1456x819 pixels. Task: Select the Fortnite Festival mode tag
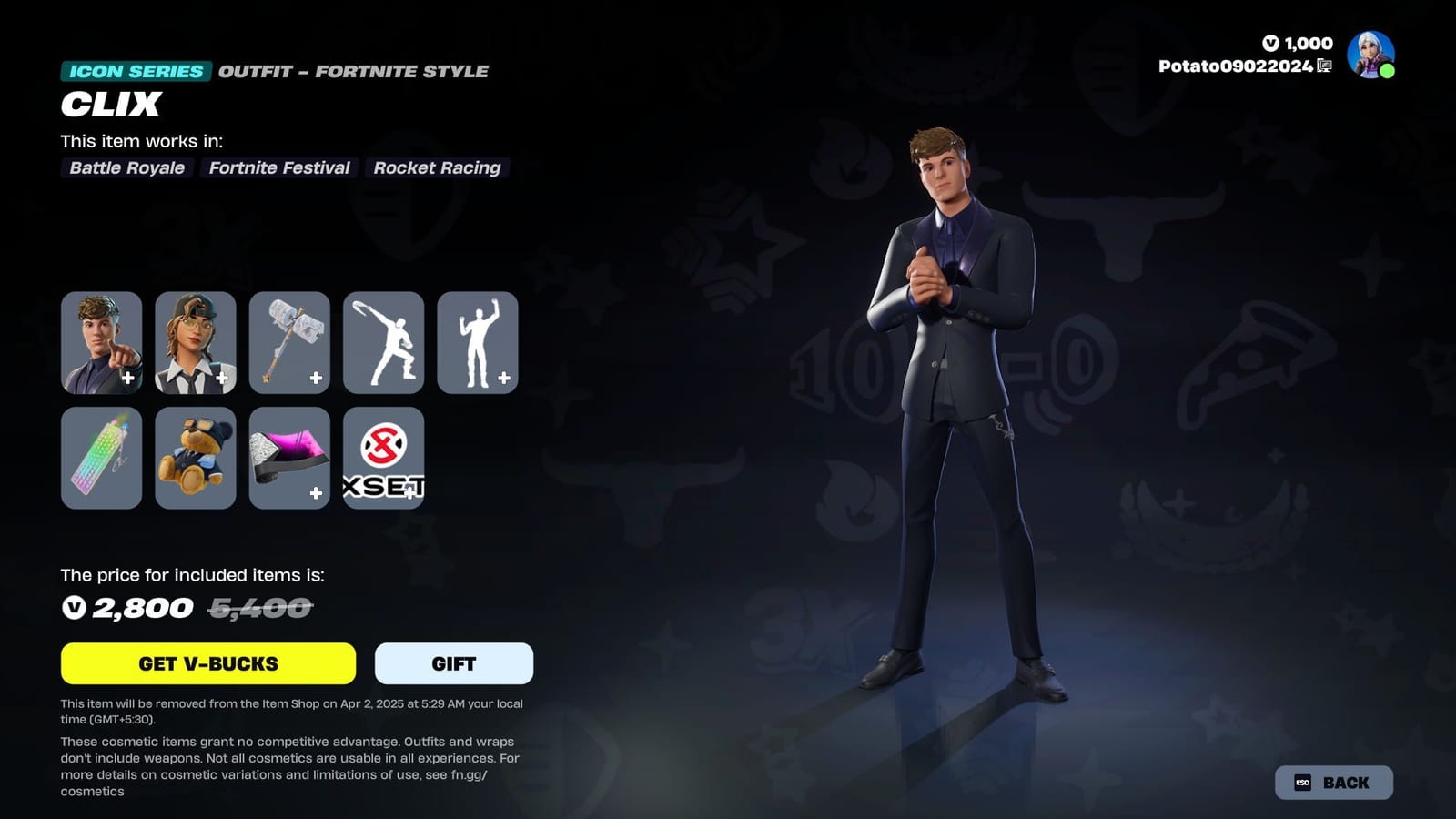[x=278, y=167]
